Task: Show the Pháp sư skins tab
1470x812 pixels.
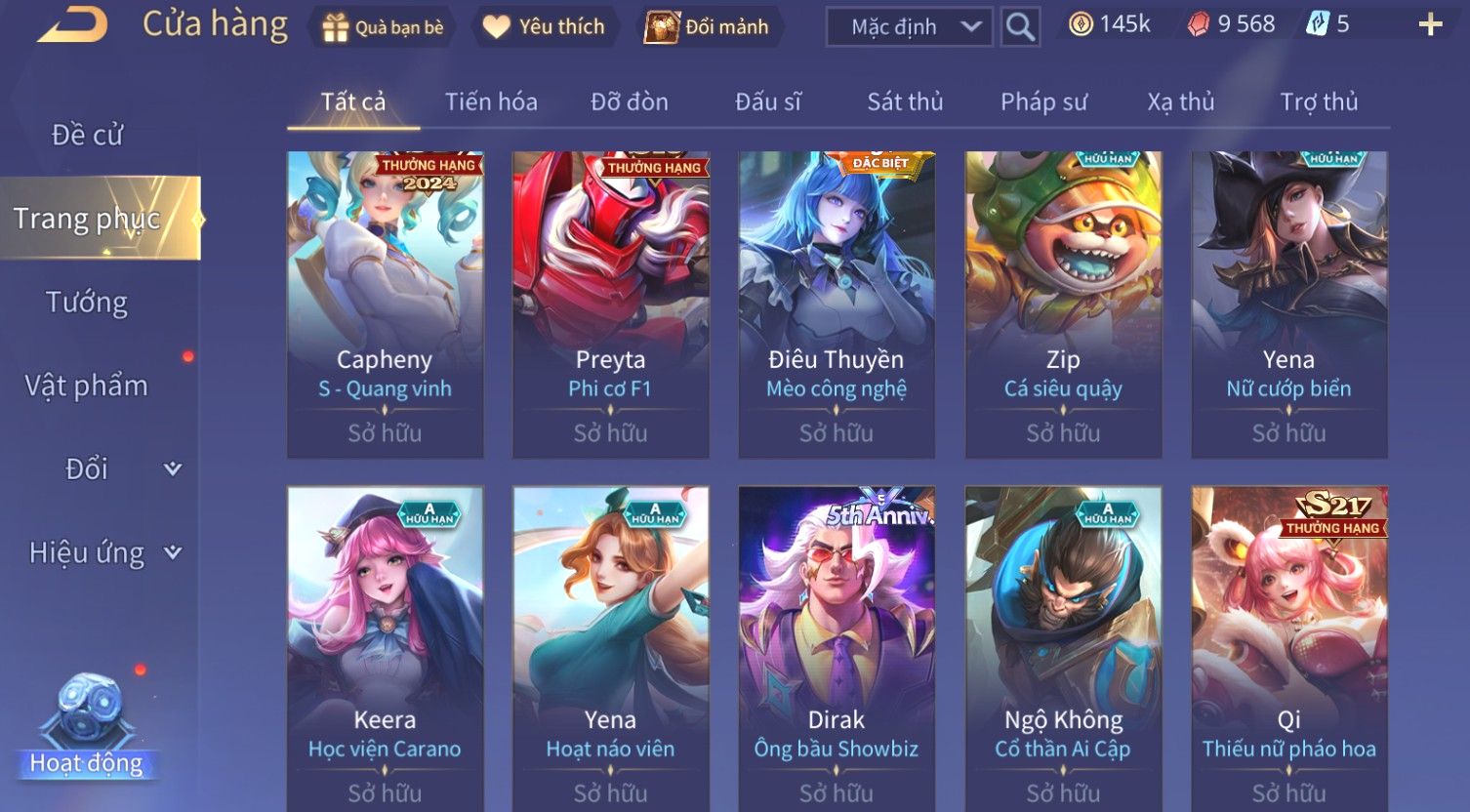Action: [1043, 101]
